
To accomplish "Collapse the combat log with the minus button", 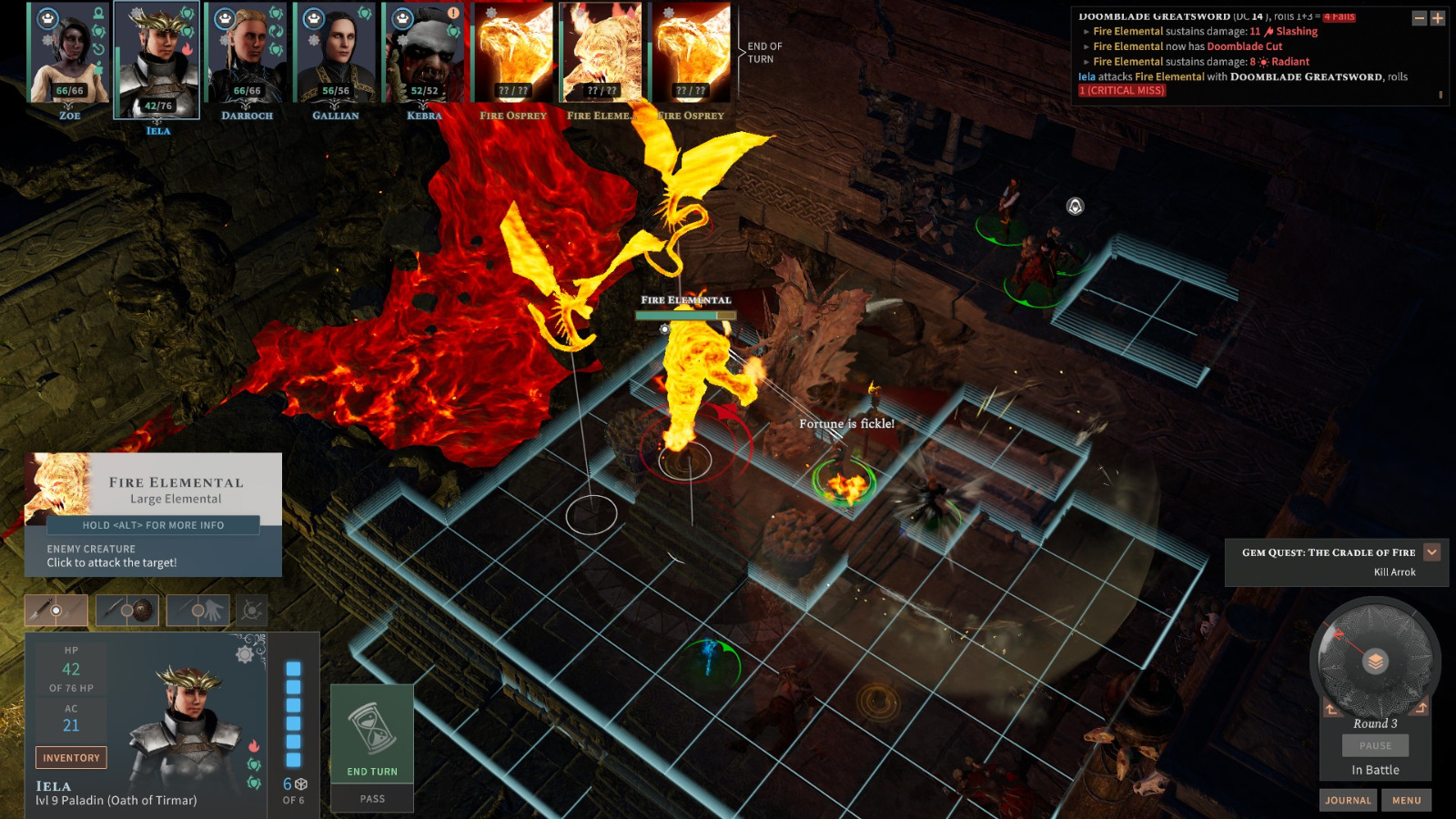I will click(1420, 17).
